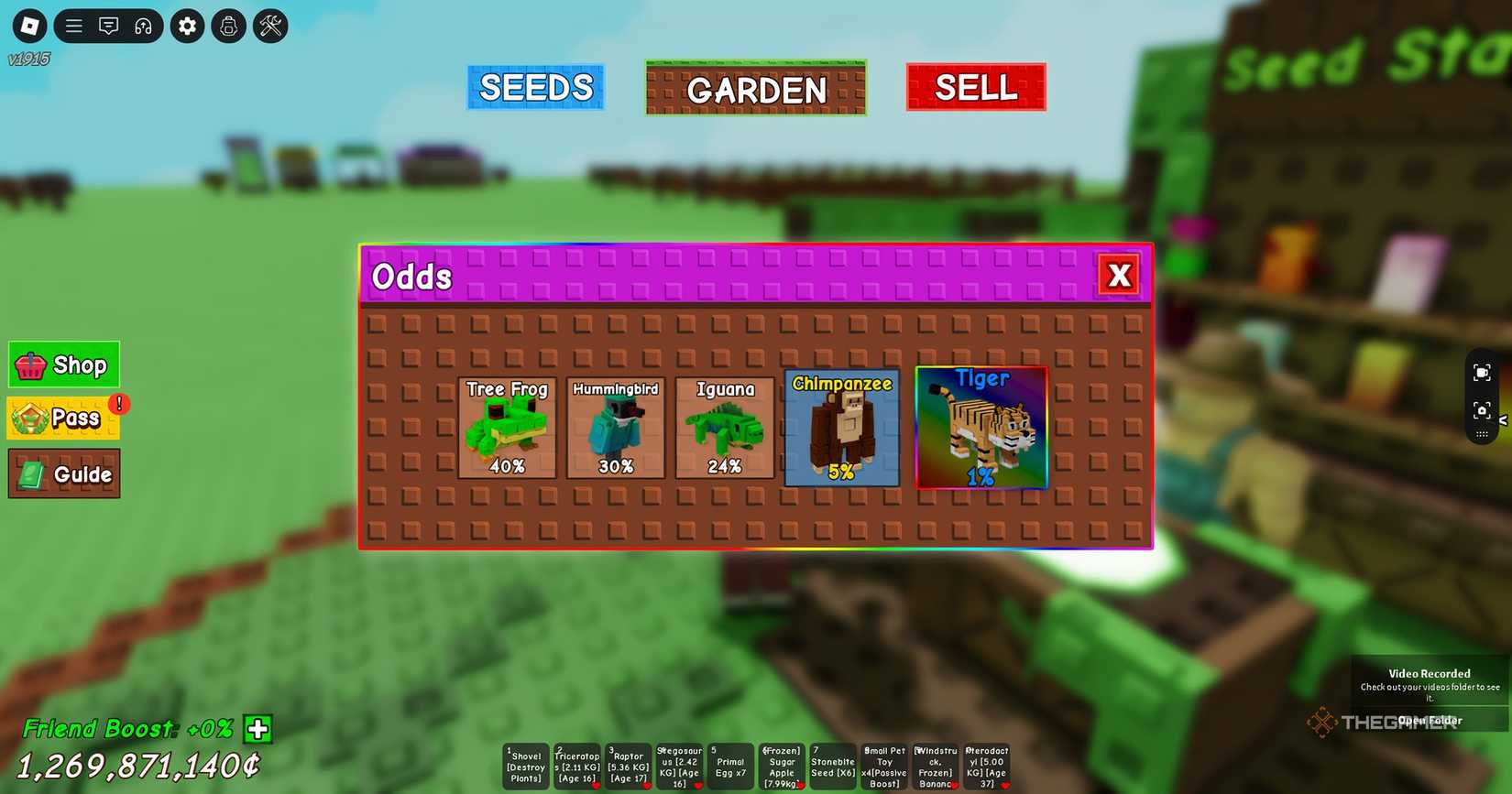Switch to the SEEDS tab
The width and height of the screenshot is (1512, 794).
tap(536, 87)
